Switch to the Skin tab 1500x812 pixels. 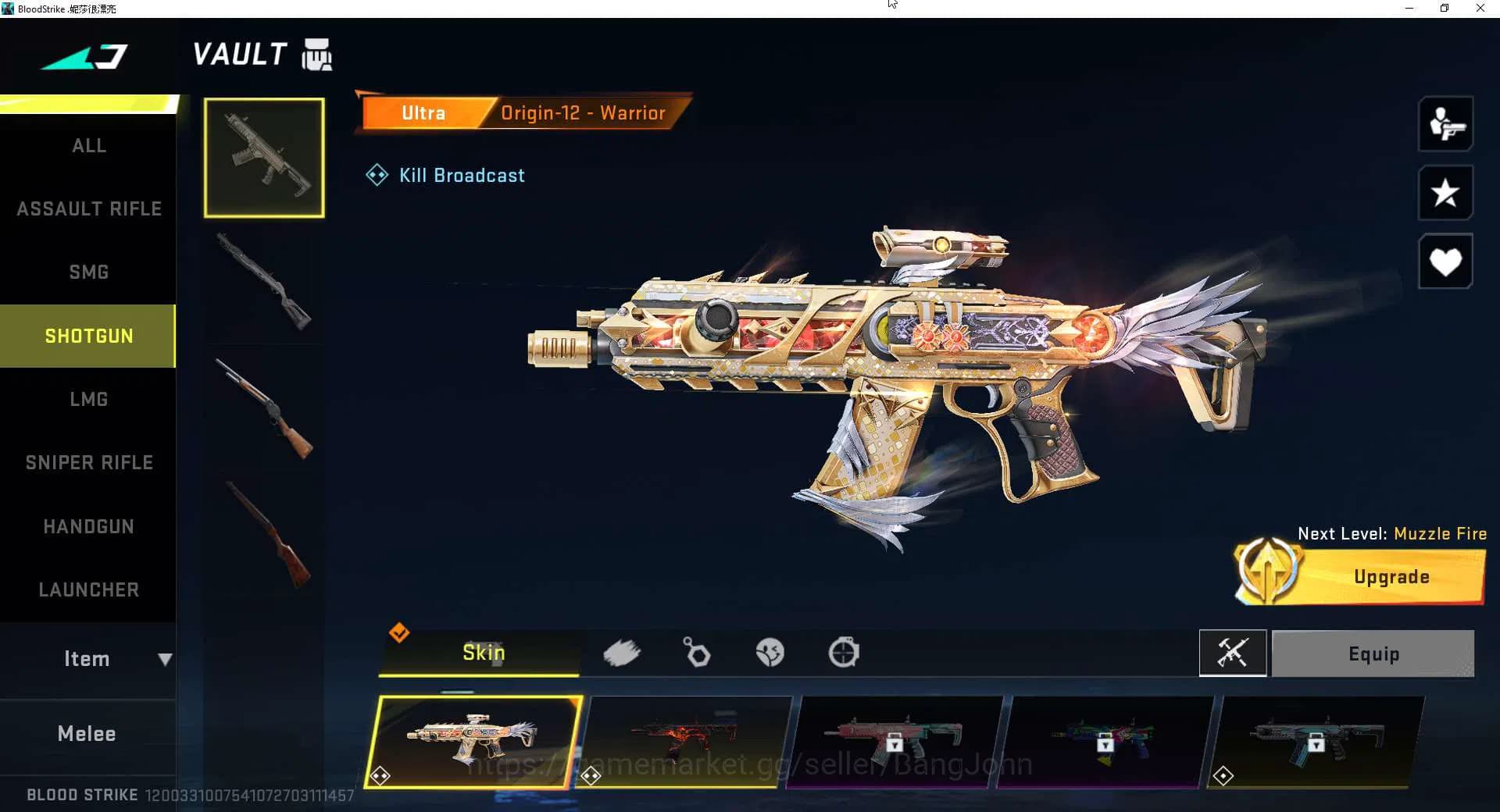[x=482, y=653]
